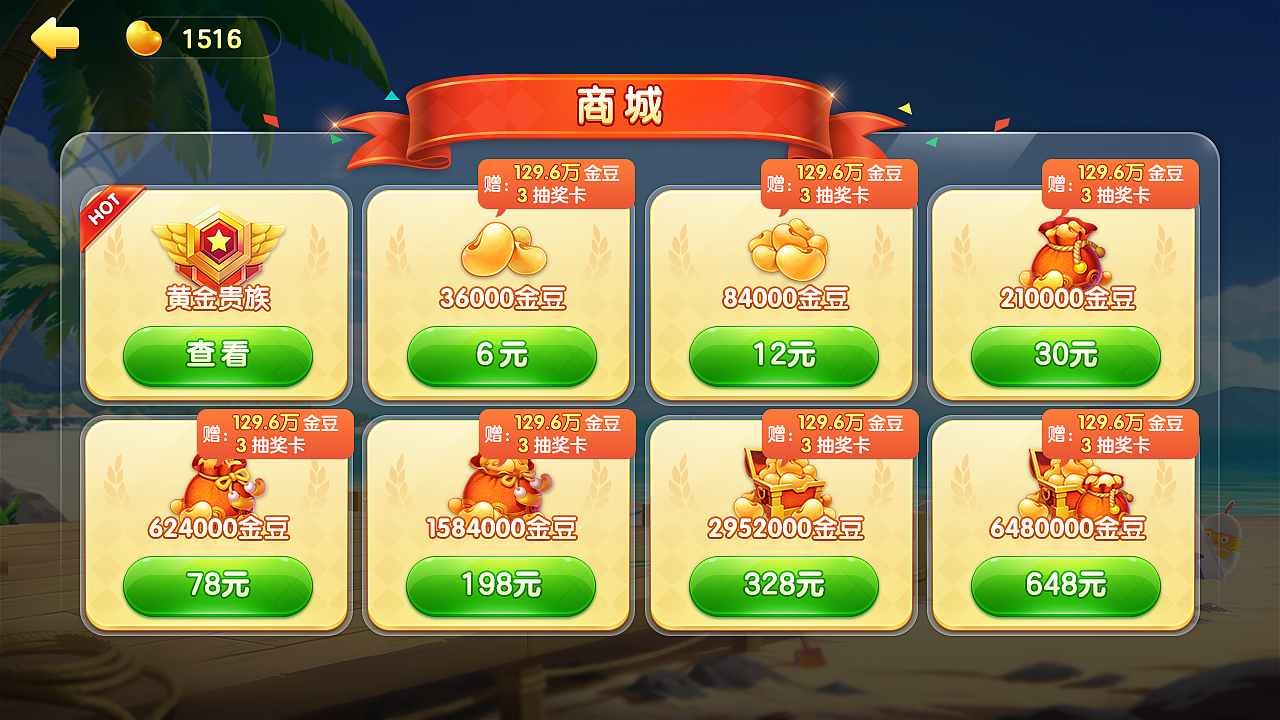
Task: Open the 赠 129.6万金豆 bonus tag on the 6元 card
Action: point(556,183)
